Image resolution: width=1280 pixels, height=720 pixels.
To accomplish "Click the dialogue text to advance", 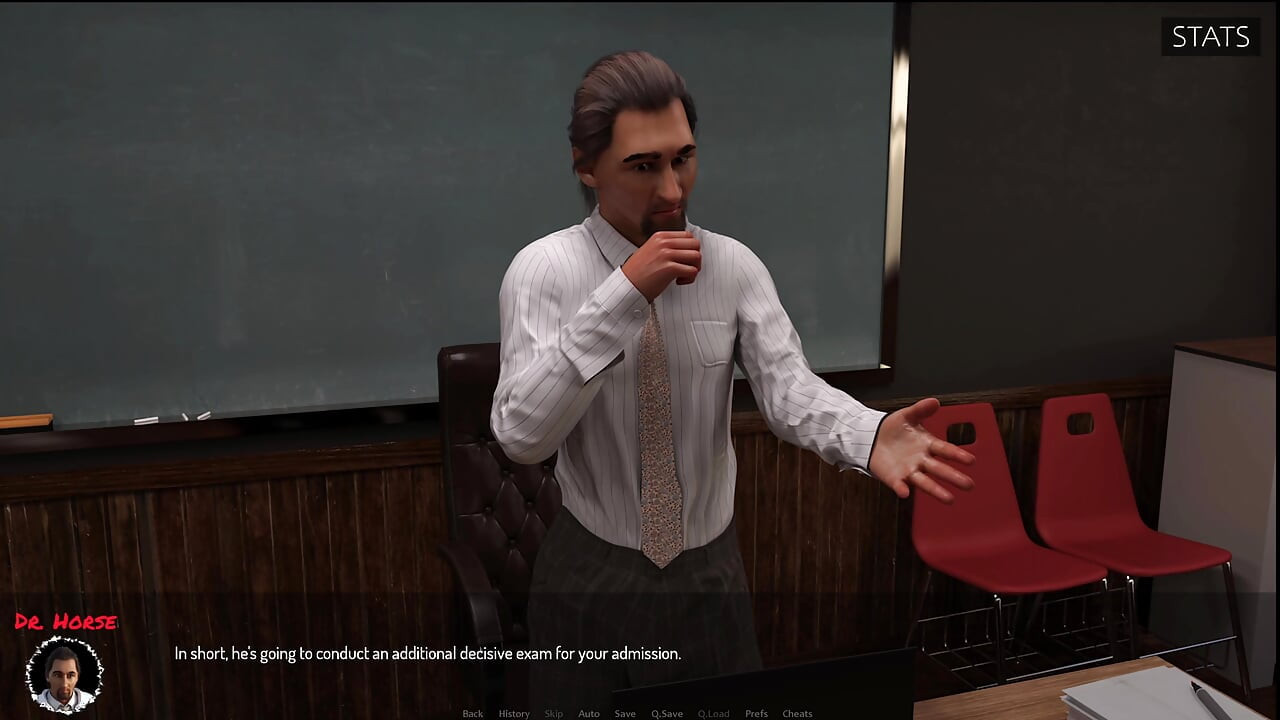I will pos(427,653).
